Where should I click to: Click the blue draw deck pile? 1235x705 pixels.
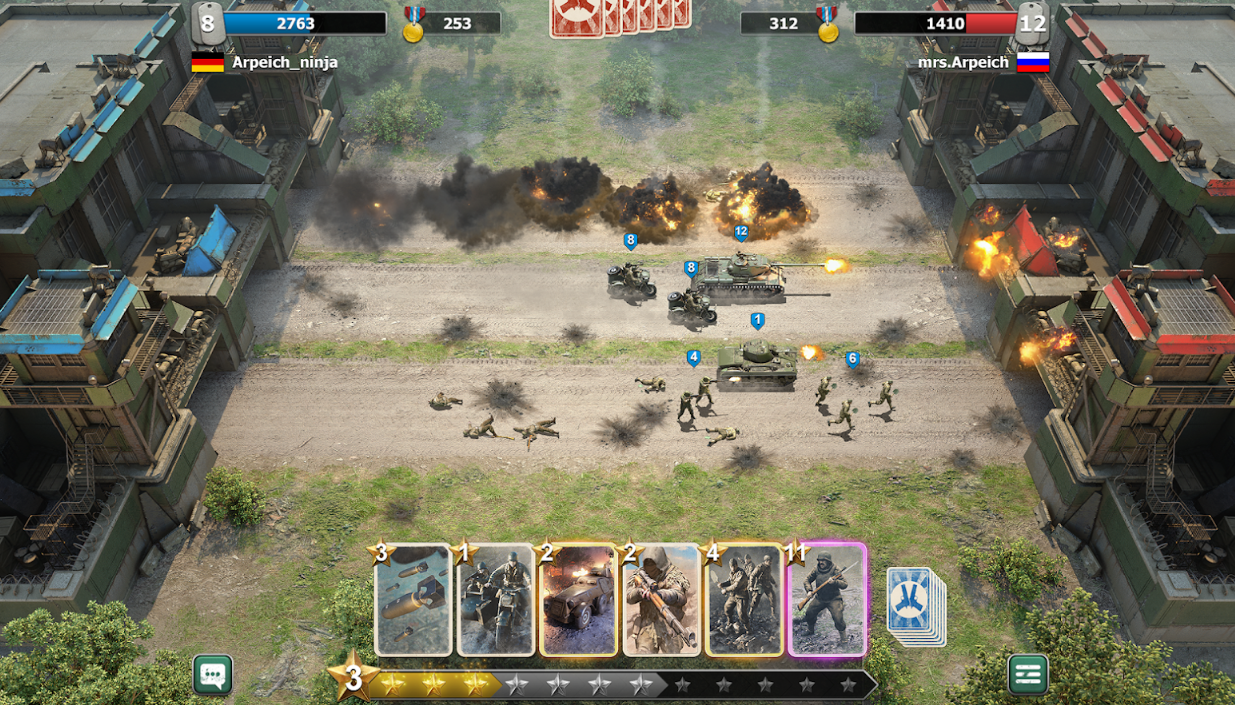point(914,604)
